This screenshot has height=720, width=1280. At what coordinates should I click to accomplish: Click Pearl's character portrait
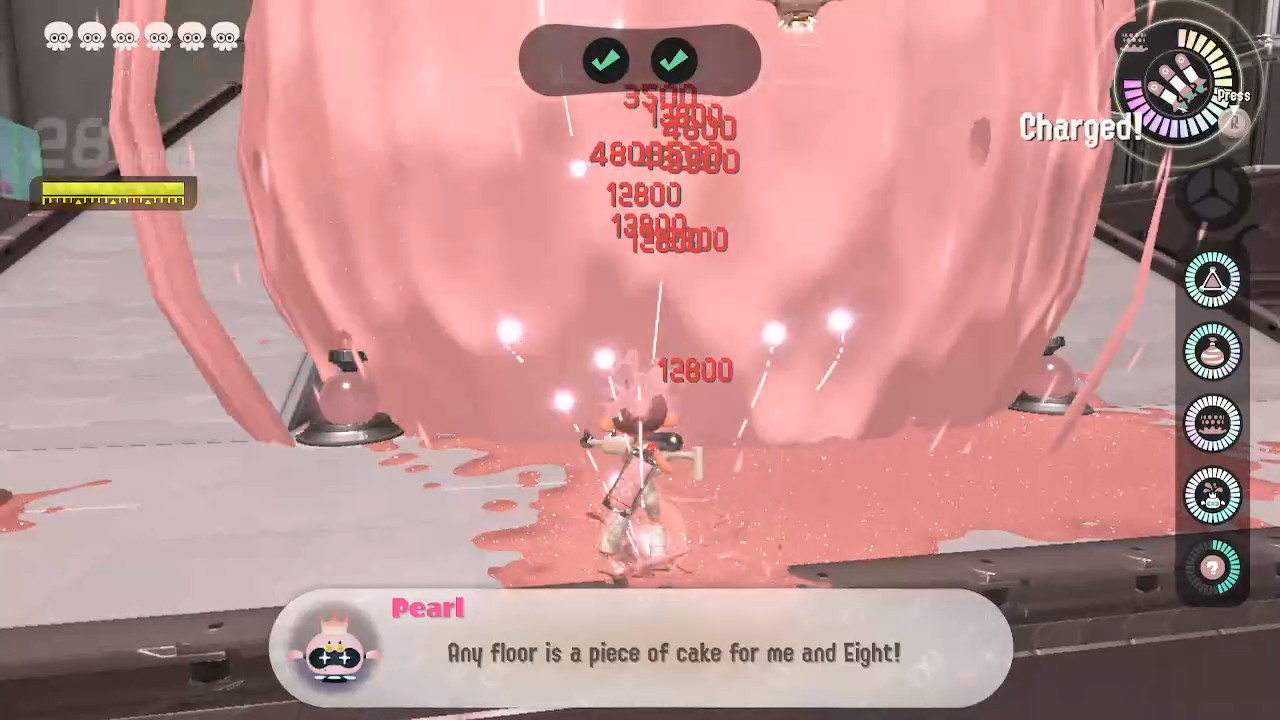coord(337,651)
